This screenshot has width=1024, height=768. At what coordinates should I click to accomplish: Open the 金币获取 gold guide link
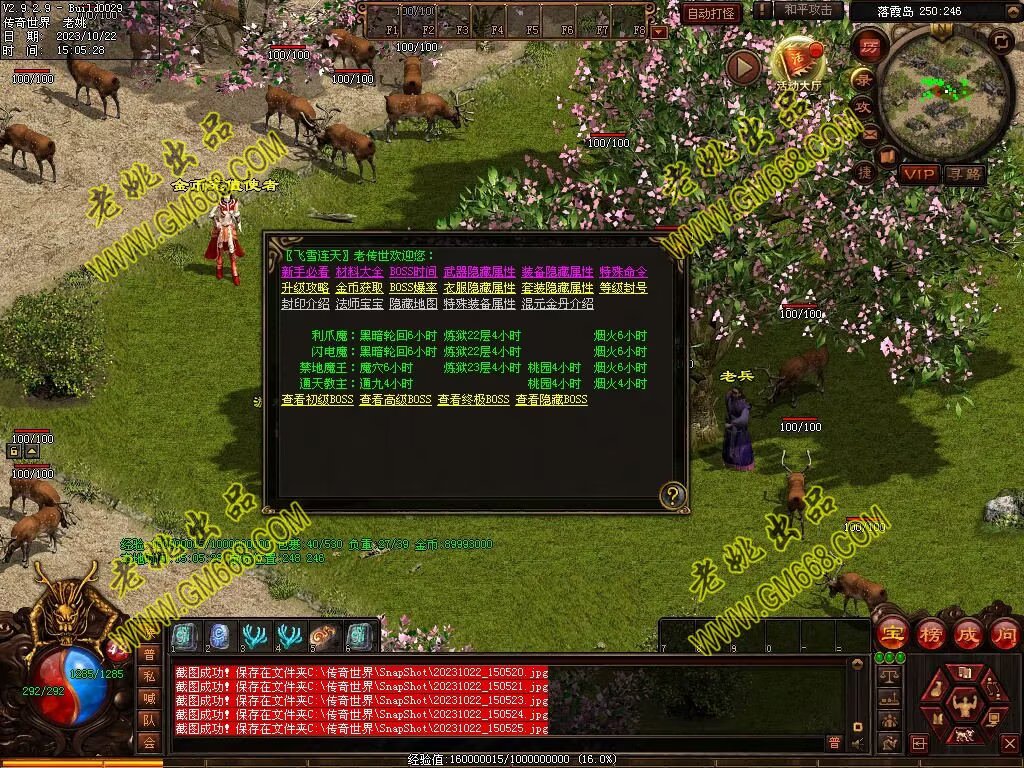click(359, 288)
